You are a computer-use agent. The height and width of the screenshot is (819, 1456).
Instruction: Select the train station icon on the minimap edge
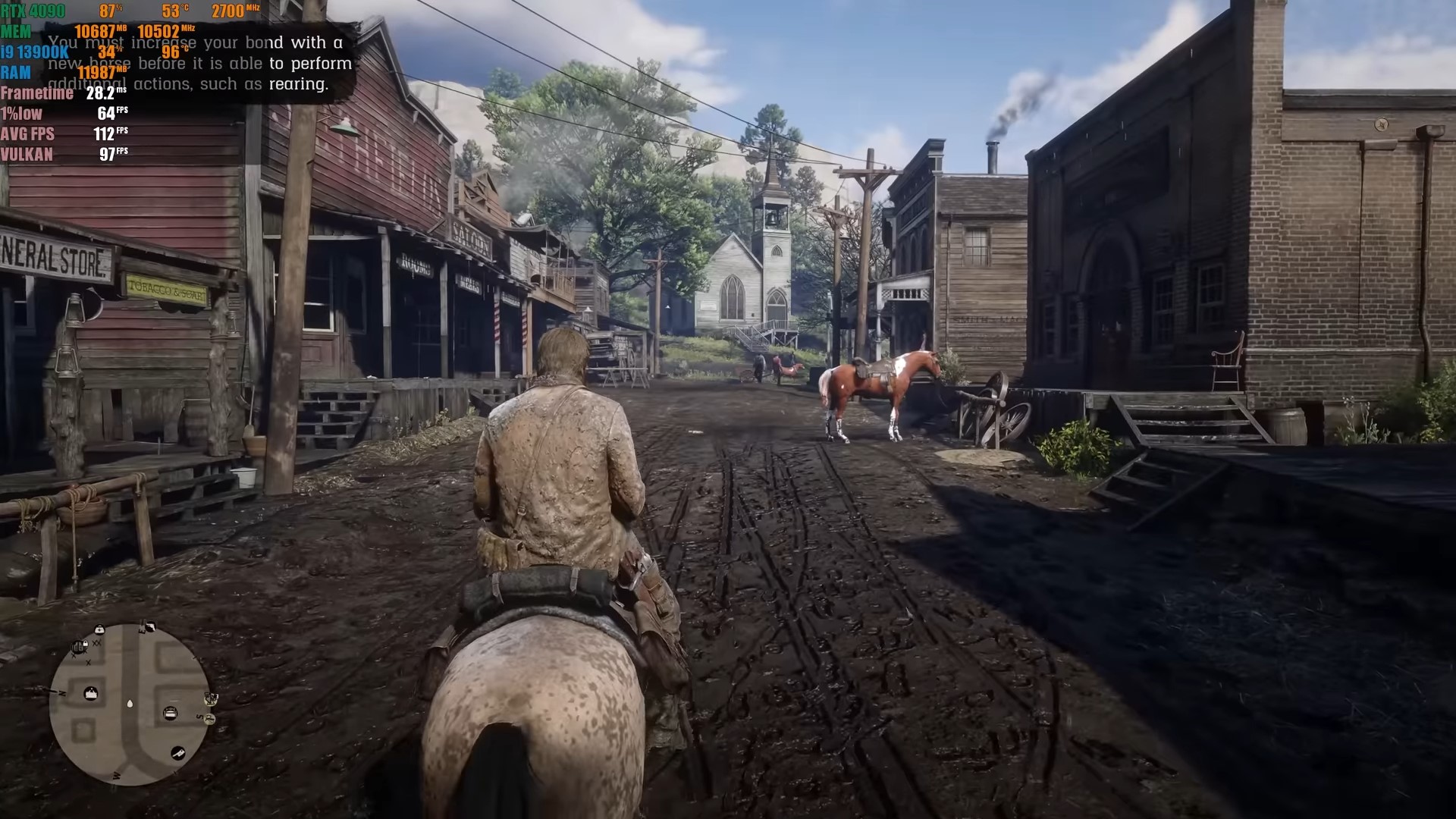click(212, 698)
